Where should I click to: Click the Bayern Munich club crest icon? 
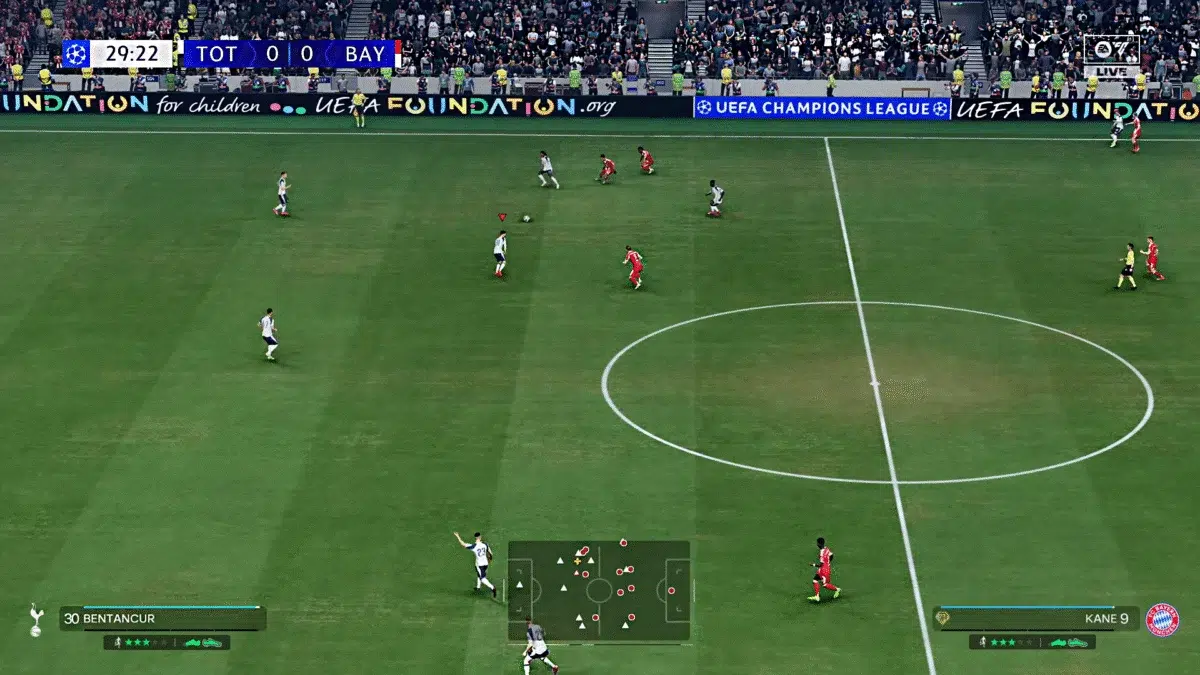[1162, 620]
